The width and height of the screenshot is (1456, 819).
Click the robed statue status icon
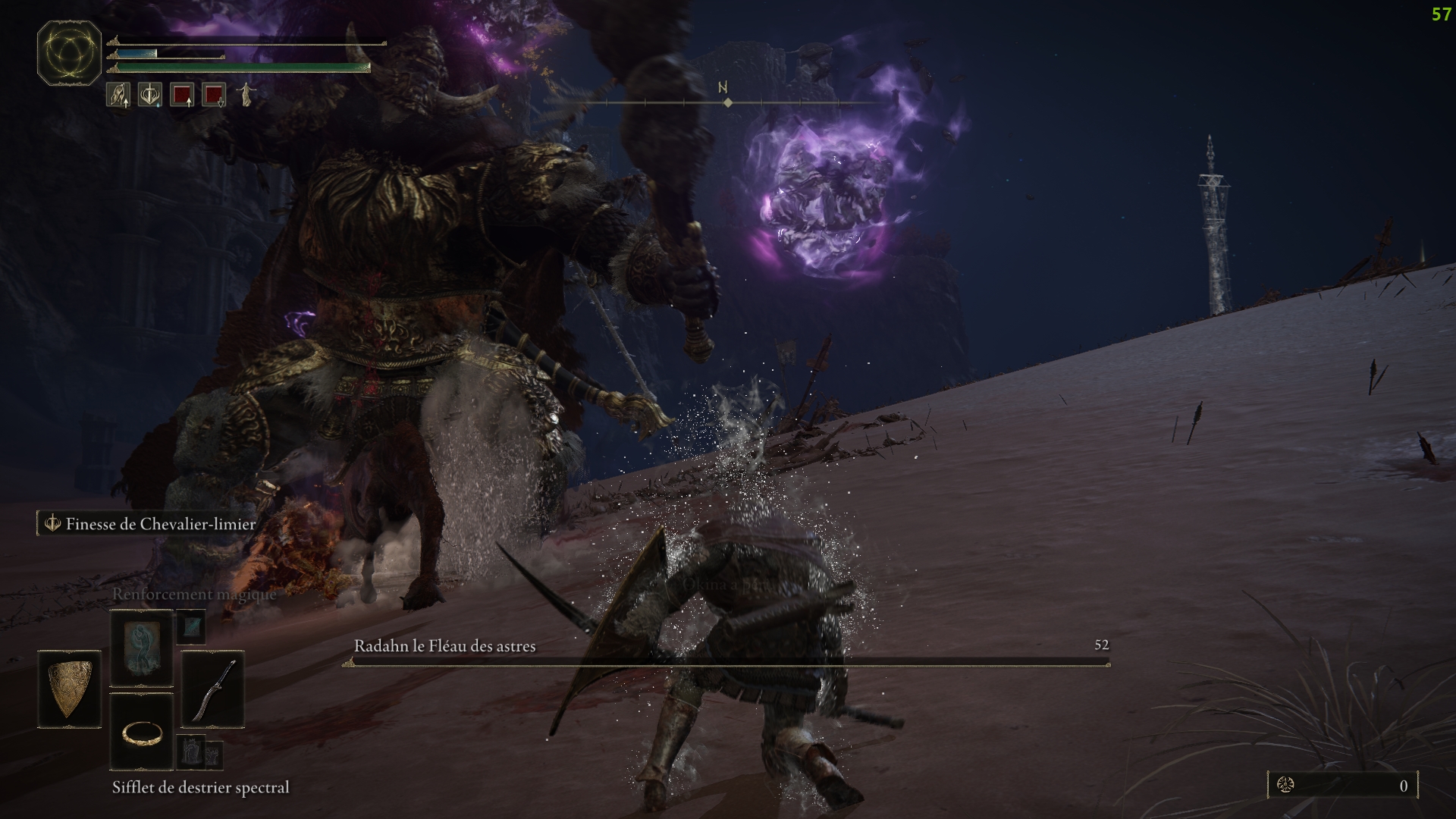pos(246,95)
